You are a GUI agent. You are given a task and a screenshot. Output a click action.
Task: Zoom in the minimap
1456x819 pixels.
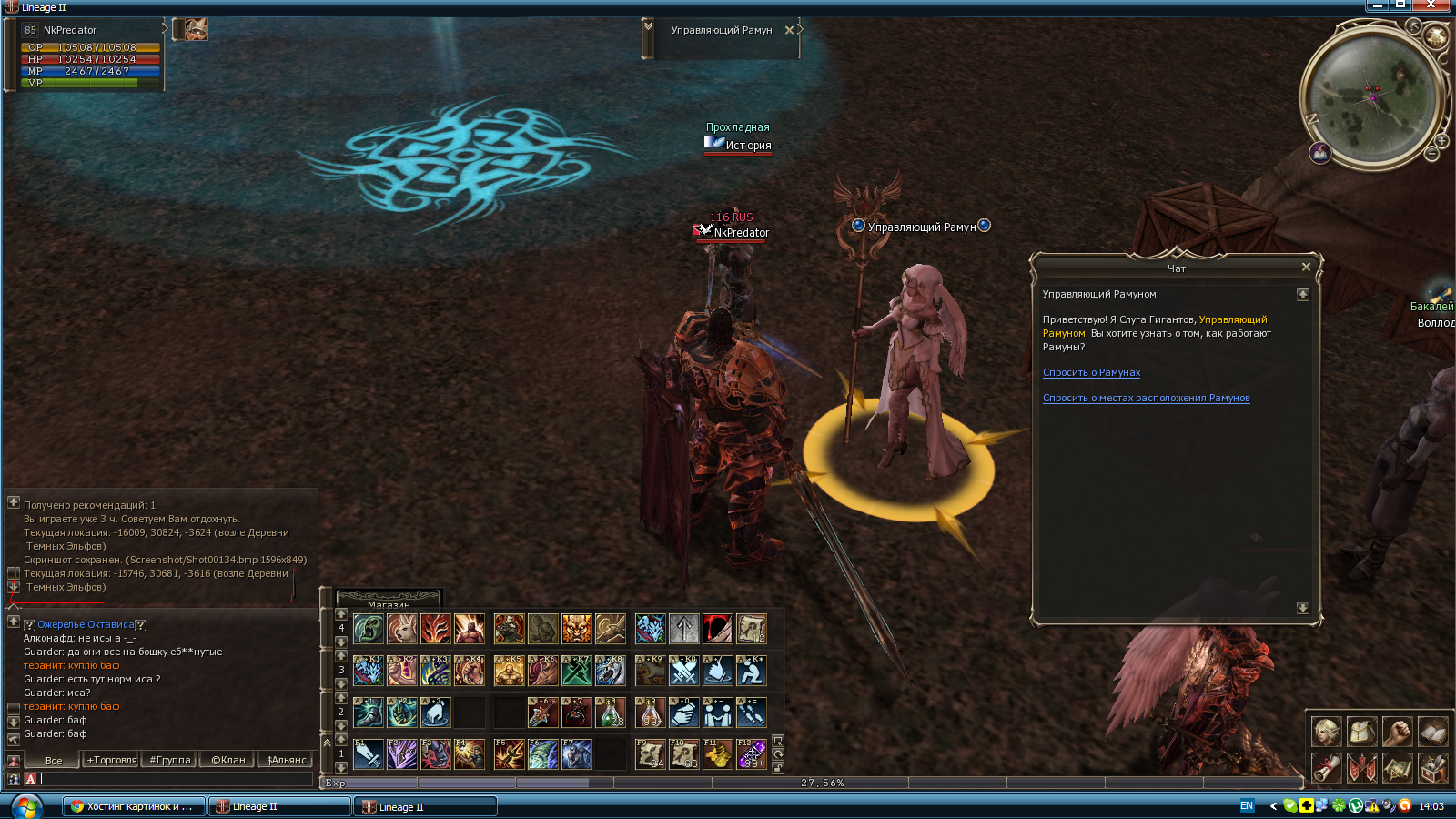pyautogui.click(x=1441, y=141)
